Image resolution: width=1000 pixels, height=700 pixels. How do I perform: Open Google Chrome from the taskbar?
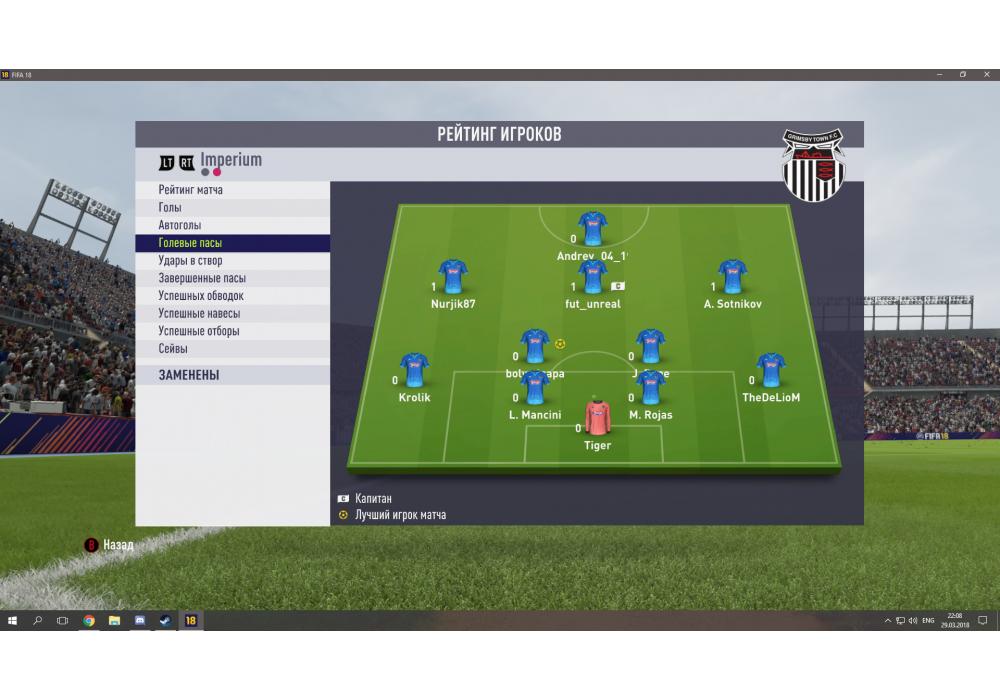(89, 621)
